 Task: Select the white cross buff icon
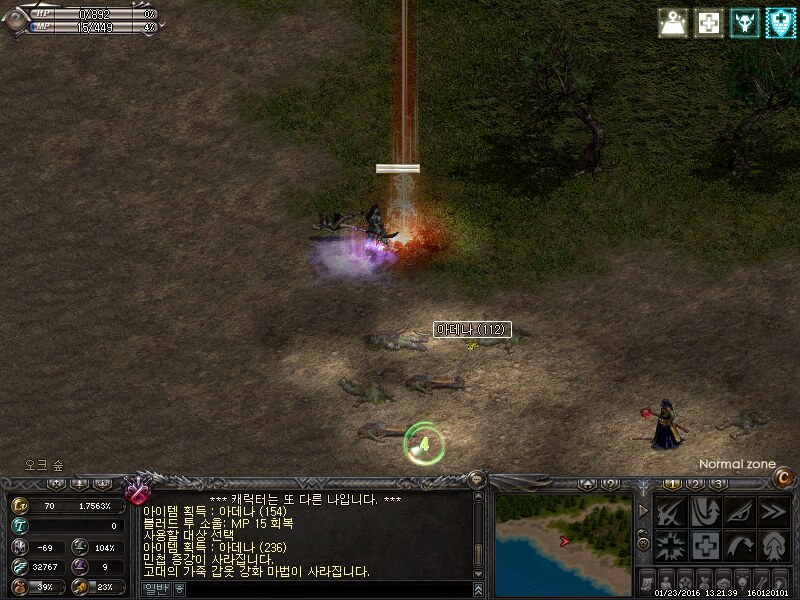708,23
